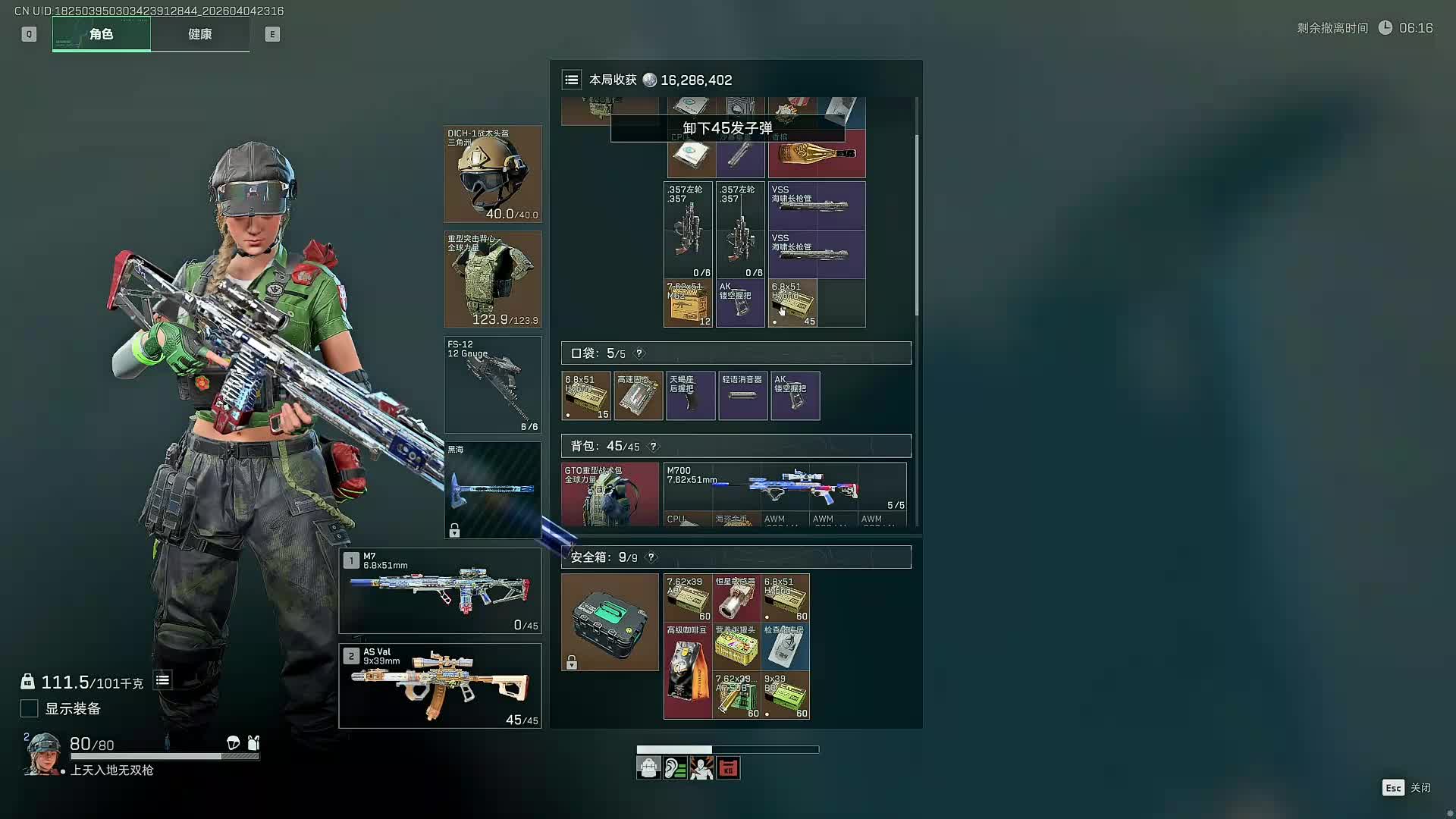Select the 7.62x51 ammo box with 12 rounds
Screen dimensions: 1456x819
(688, 303)
